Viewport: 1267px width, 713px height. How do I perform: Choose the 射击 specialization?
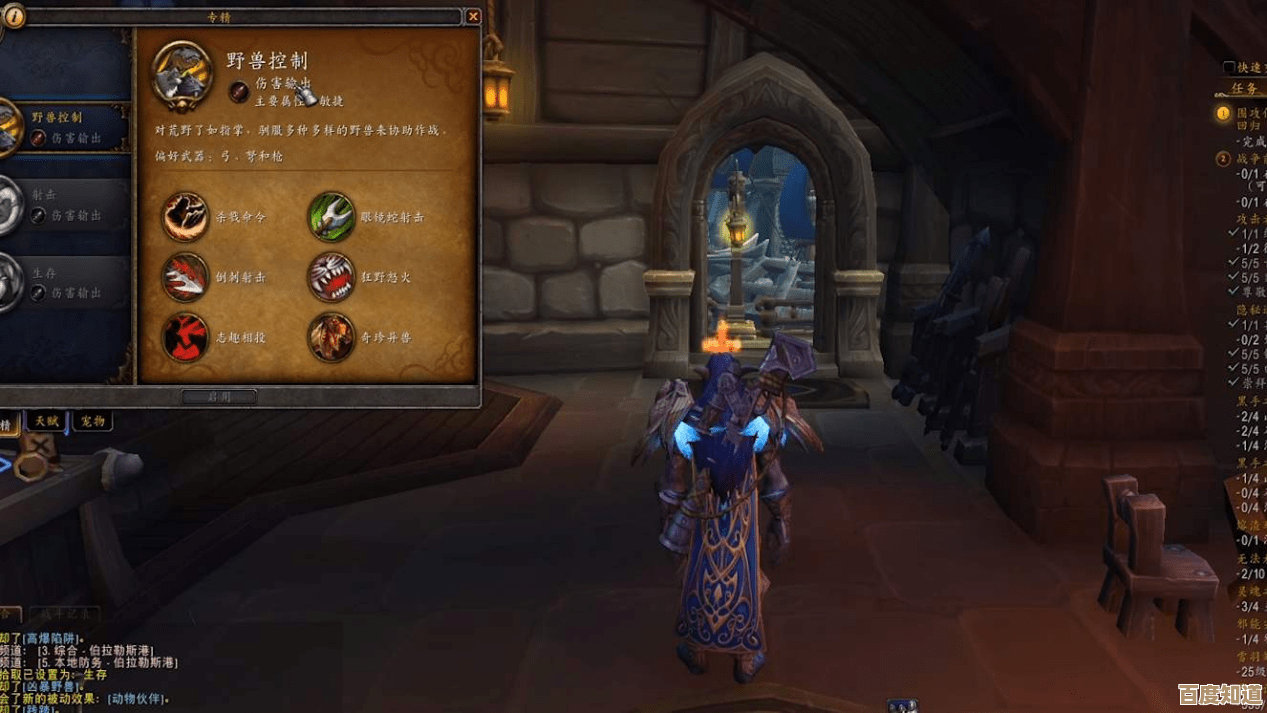[x=66, y=205]
